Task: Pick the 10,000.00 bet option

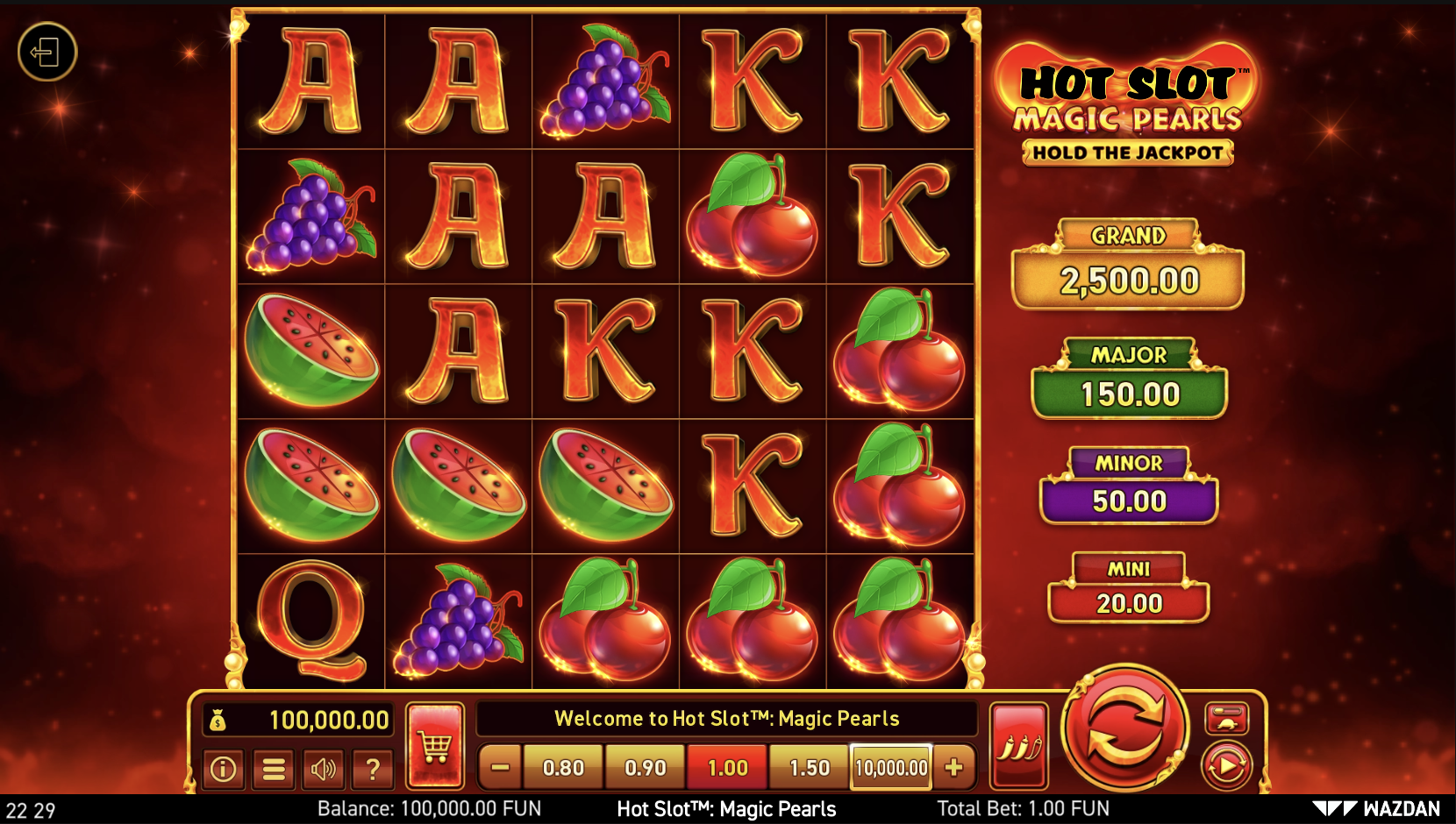Action: 891,768
